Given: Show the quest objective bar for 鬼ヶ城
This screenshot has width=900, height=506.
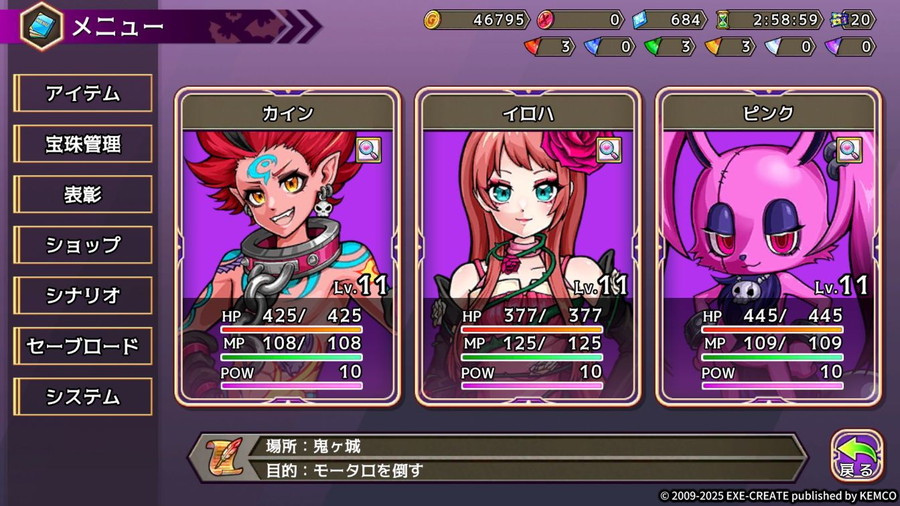Looking at the screenshot, I should tap(500, 458).
